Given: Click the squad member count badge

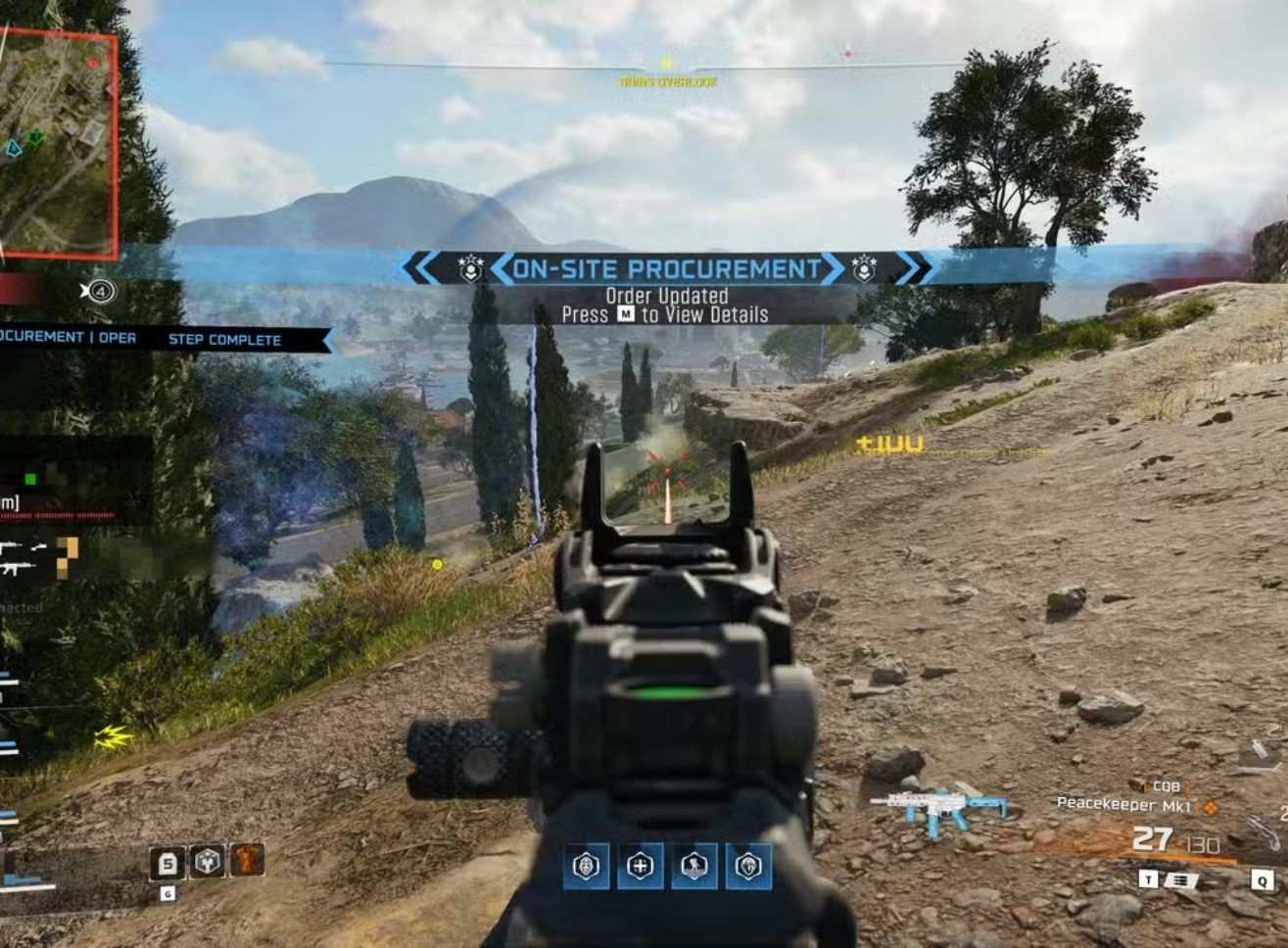Looking at the screenshot, I should 101,291.
